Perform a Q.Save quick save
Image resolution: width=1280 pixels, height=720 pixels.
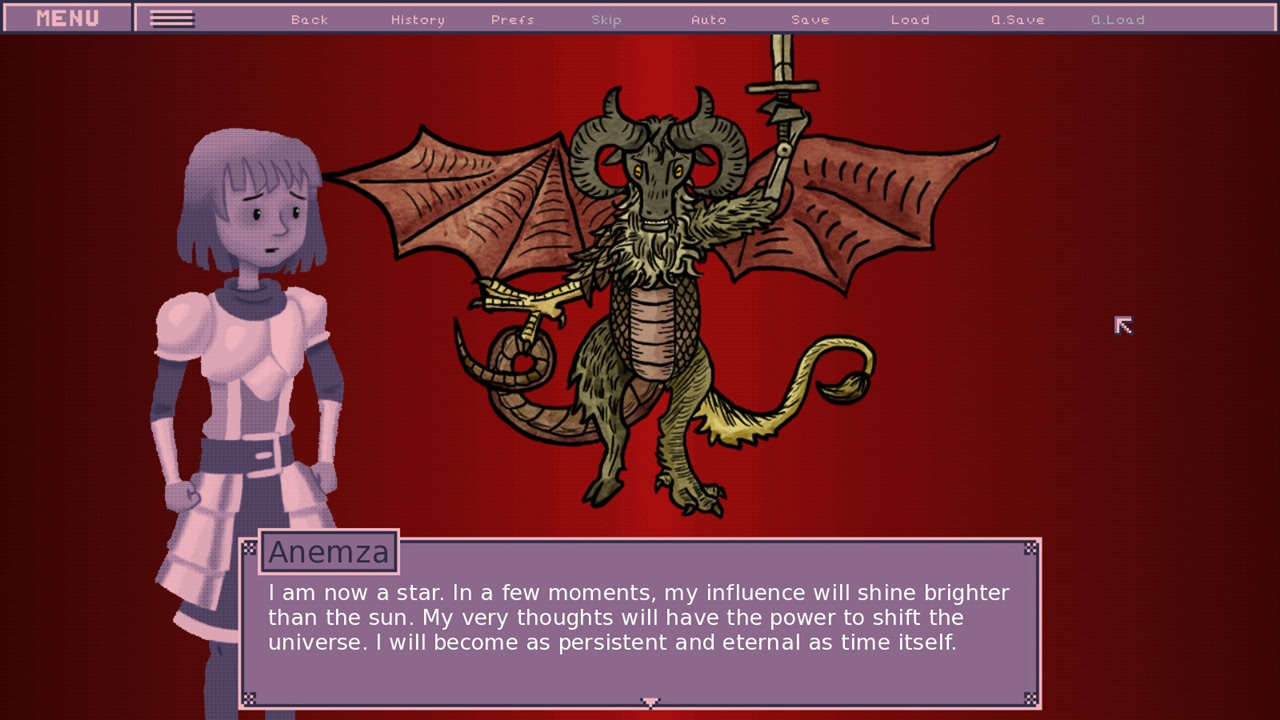(x=1016, y=18)
